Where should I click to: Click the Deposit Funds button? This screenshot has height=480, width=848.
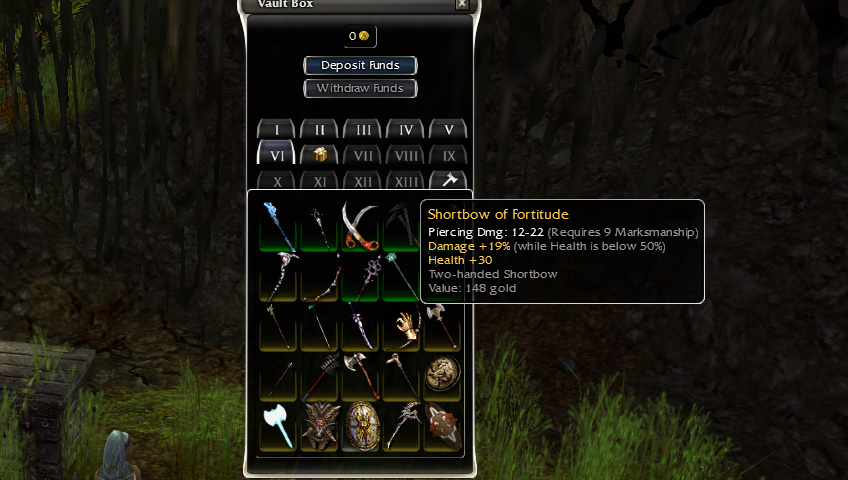pos(360,66)
